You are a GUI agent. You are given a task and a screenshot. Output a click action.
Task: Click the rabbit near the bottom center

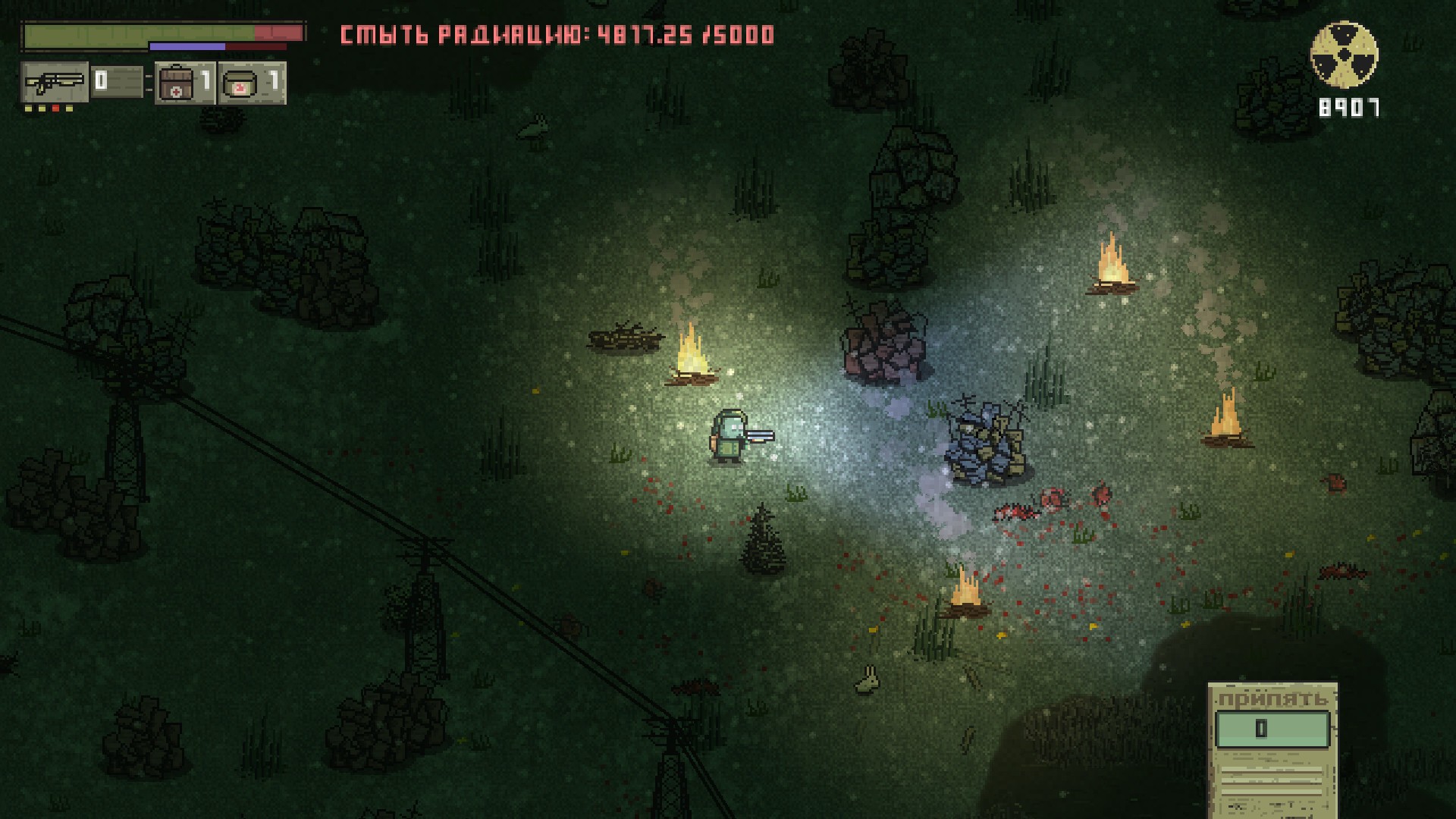[x=867, y=681]
